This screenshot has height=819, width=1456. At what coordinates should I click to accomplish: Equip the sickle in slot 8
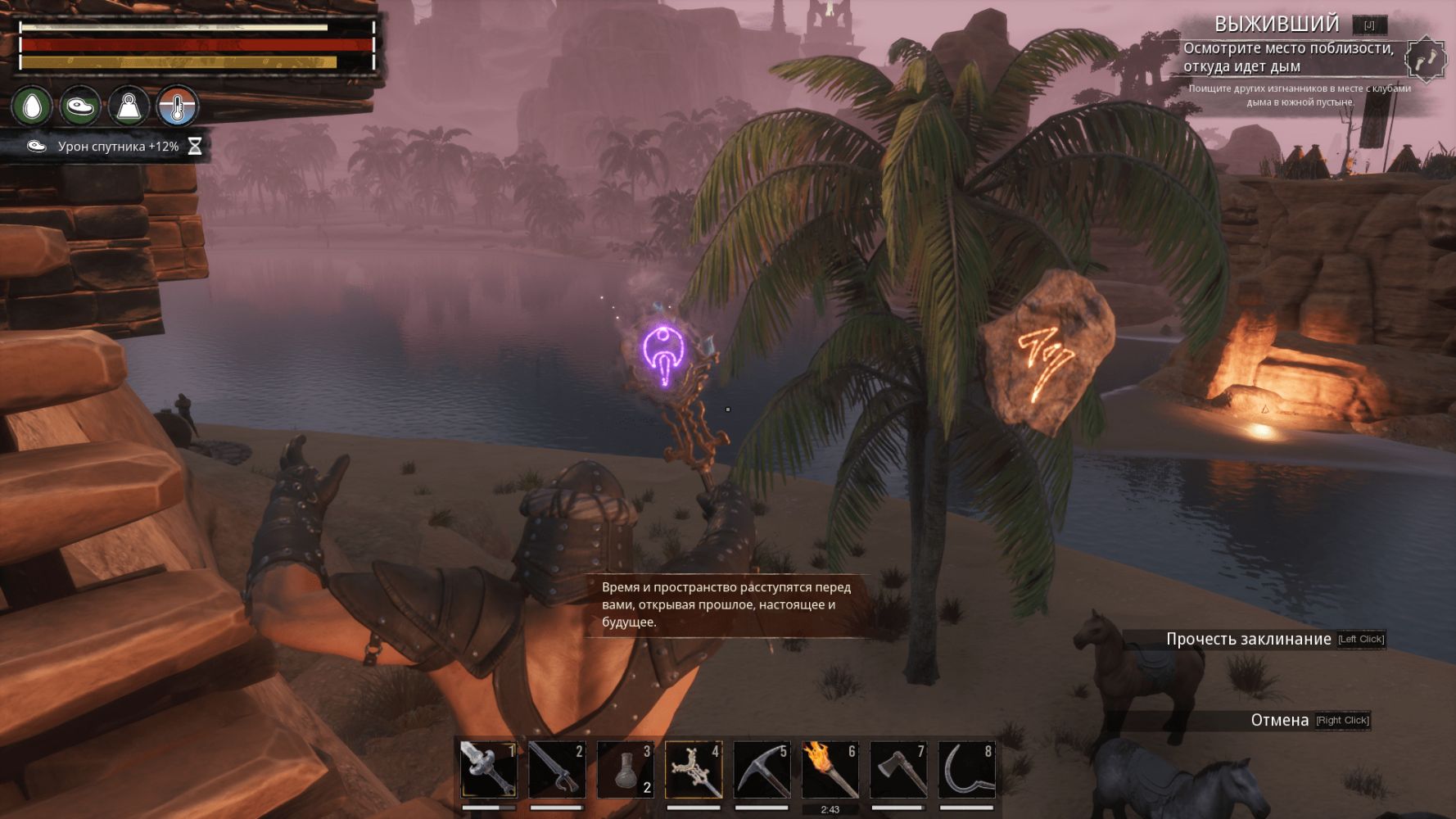(966, 770)
